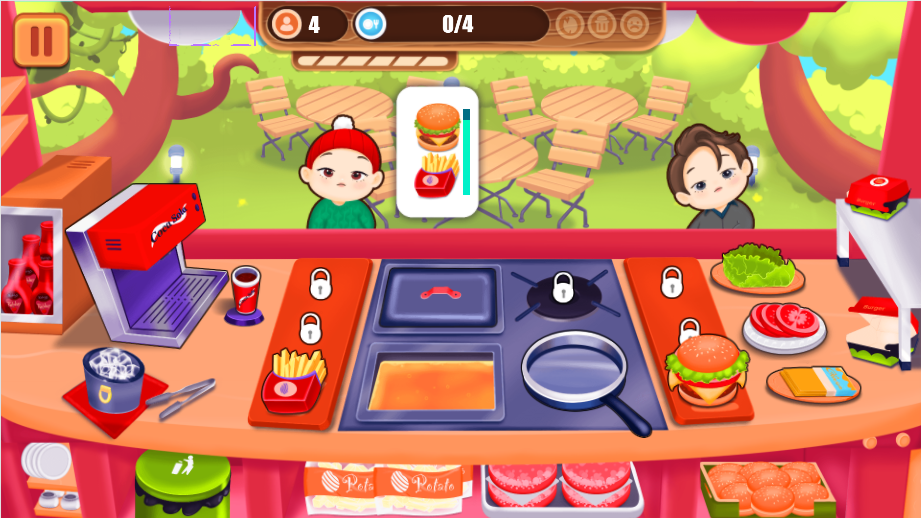Click the sad face icon in top bar
921x518 pixels.
tap(634, 23)
